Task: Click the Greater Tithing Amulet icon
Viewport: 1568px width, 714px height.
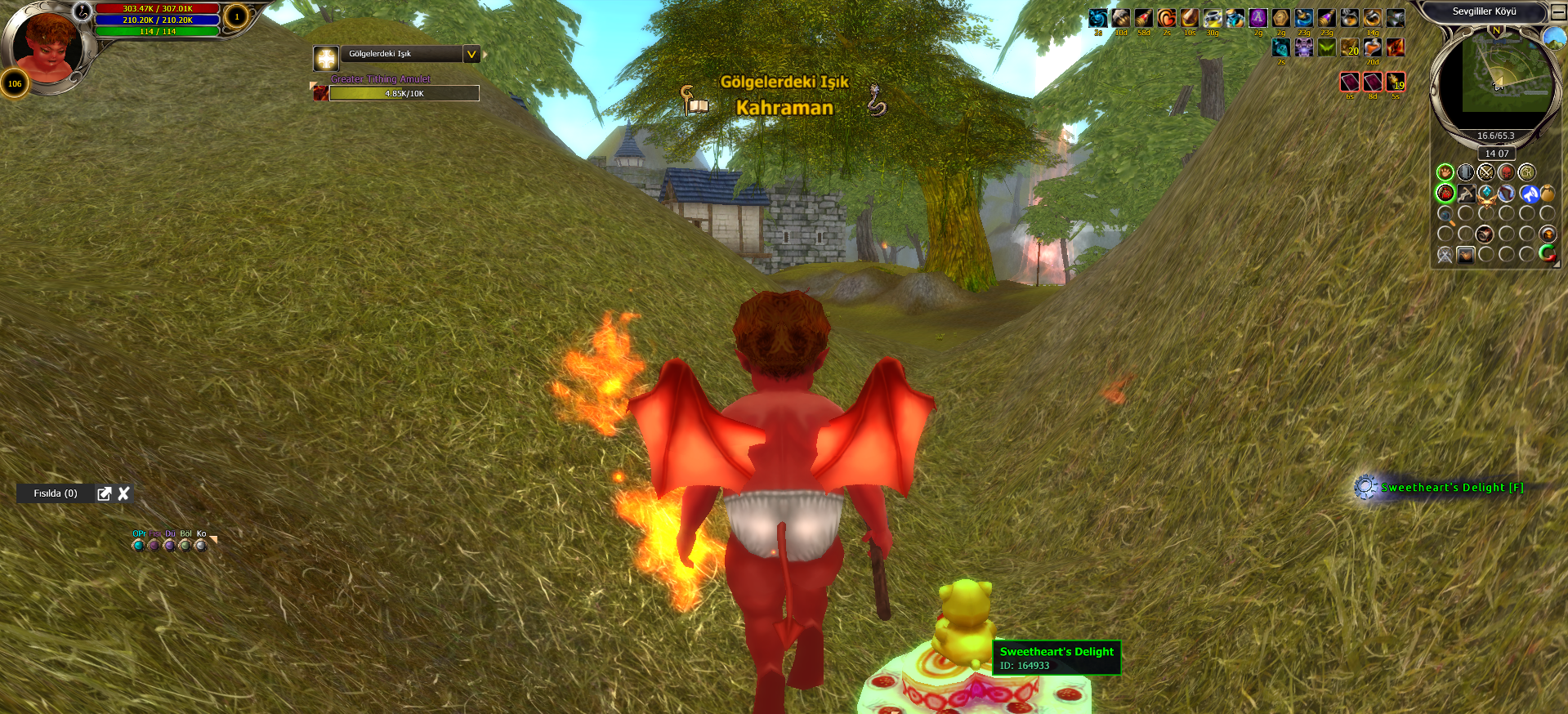Action: pos(321,93)
